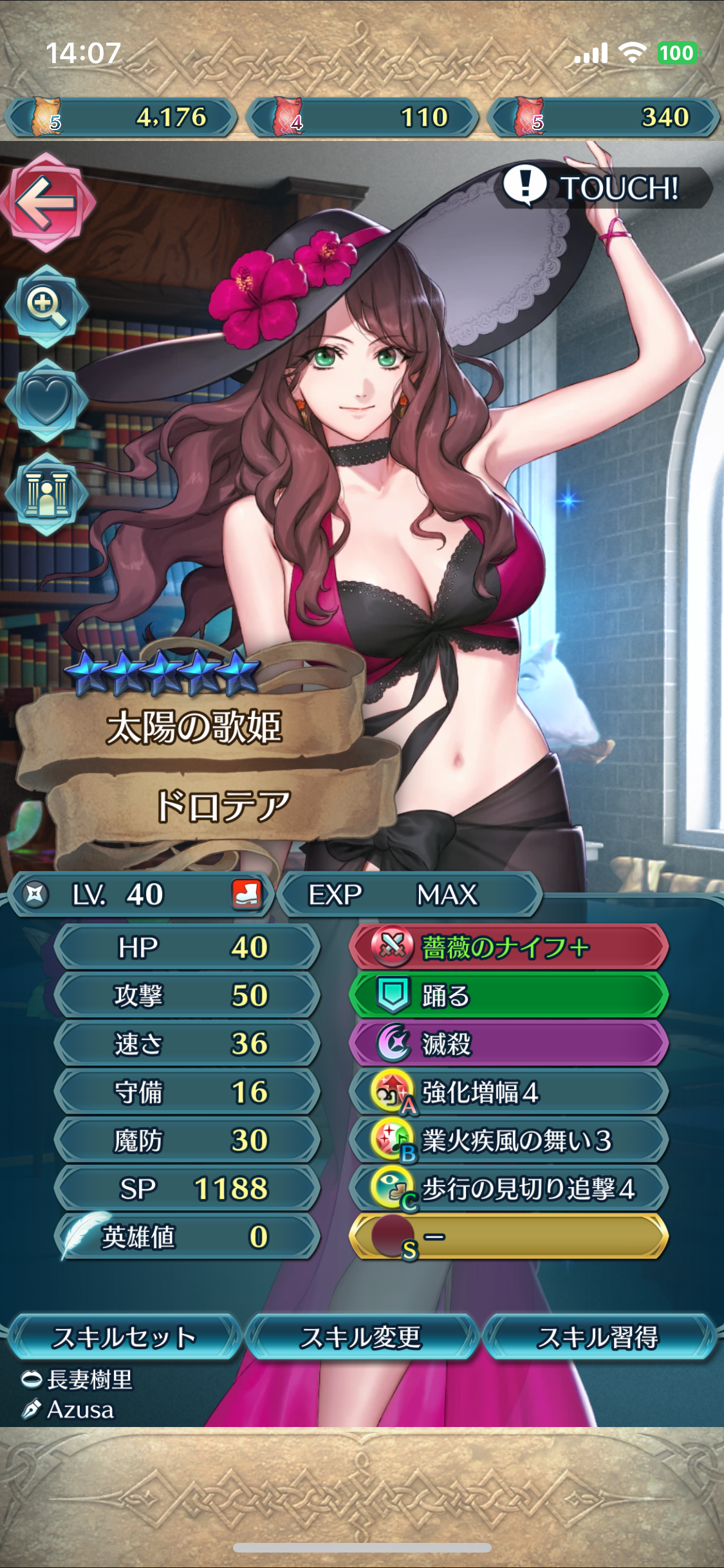Select the special skill 滅殺
The width and height of the screenshot is (724, 1568).
pyautogui.click(x=509, y=1043)
